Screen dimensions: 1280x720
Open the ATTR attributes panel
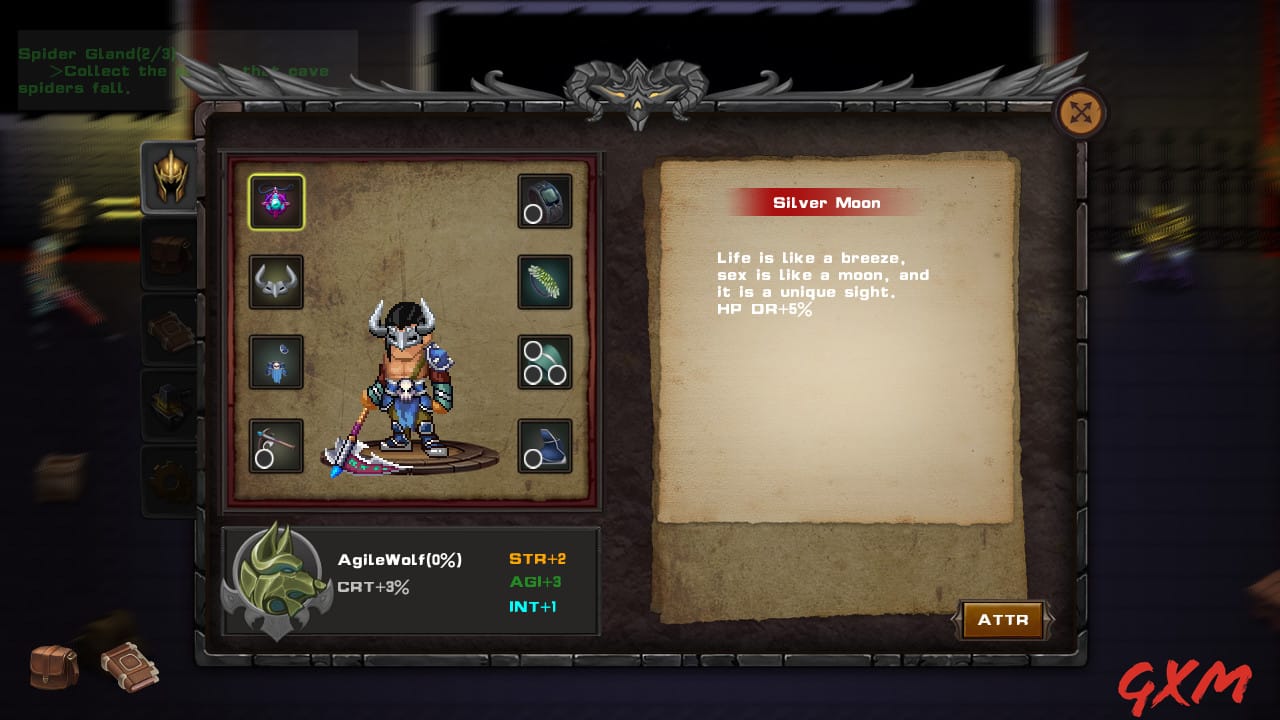[1002, 620]
